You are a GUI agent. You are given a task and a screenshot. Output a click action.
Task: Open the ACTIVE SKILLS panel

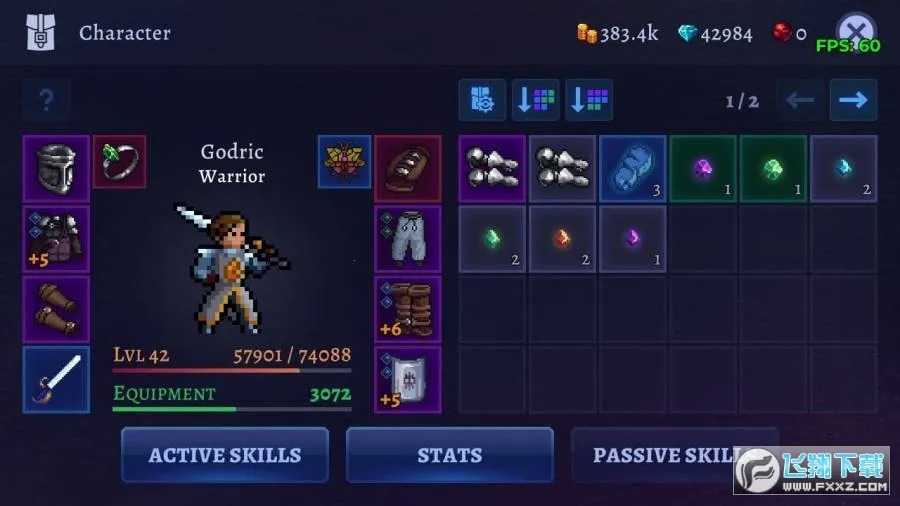[x=225, y=455]
